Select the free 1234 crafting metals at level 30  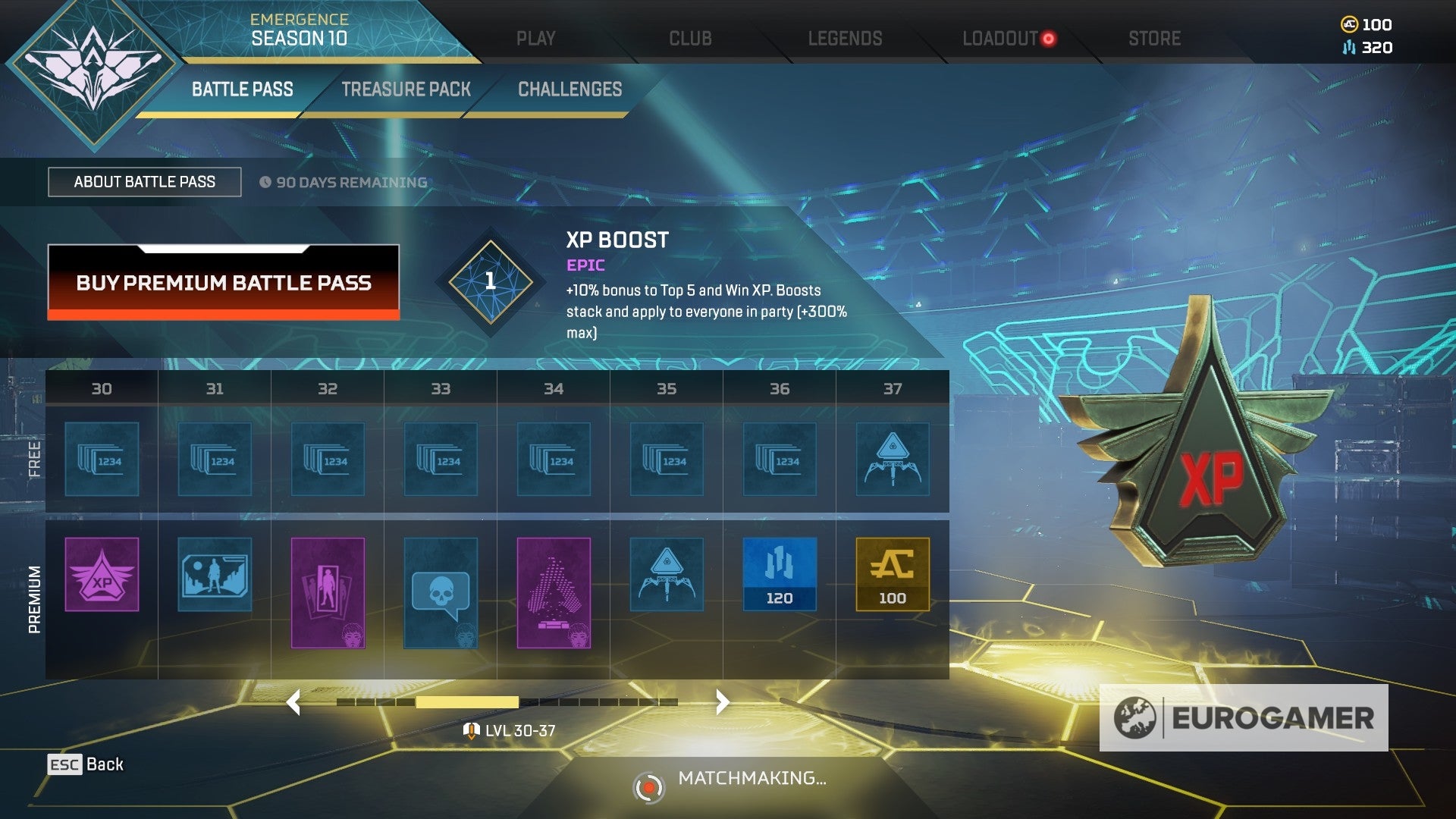(102, 459)
